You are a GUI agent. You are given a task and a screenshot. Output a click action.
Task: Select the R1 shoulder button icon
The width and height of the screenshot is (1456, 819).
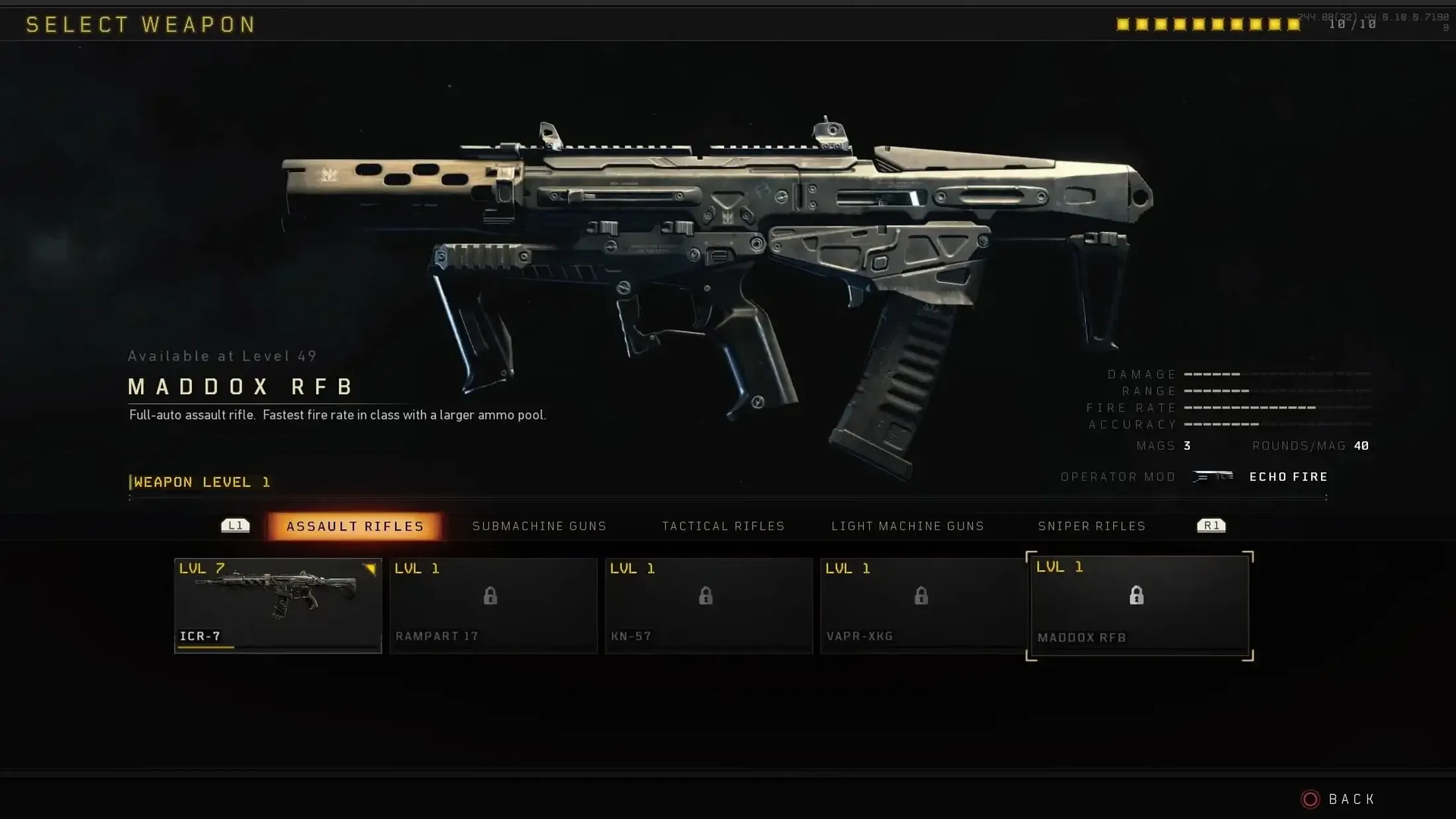(1211, 525)
